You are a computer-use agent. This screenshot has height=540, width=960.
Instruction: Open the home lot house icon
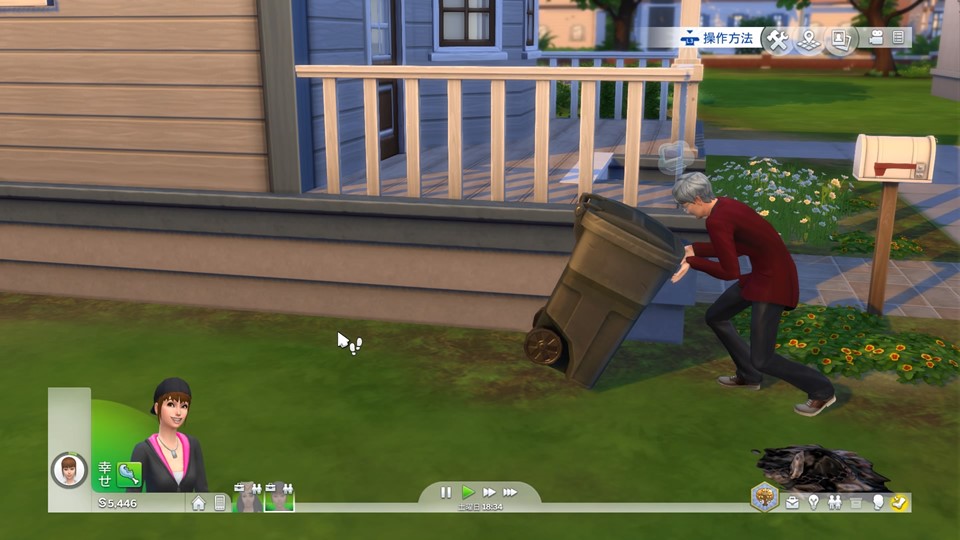point(198,503)
